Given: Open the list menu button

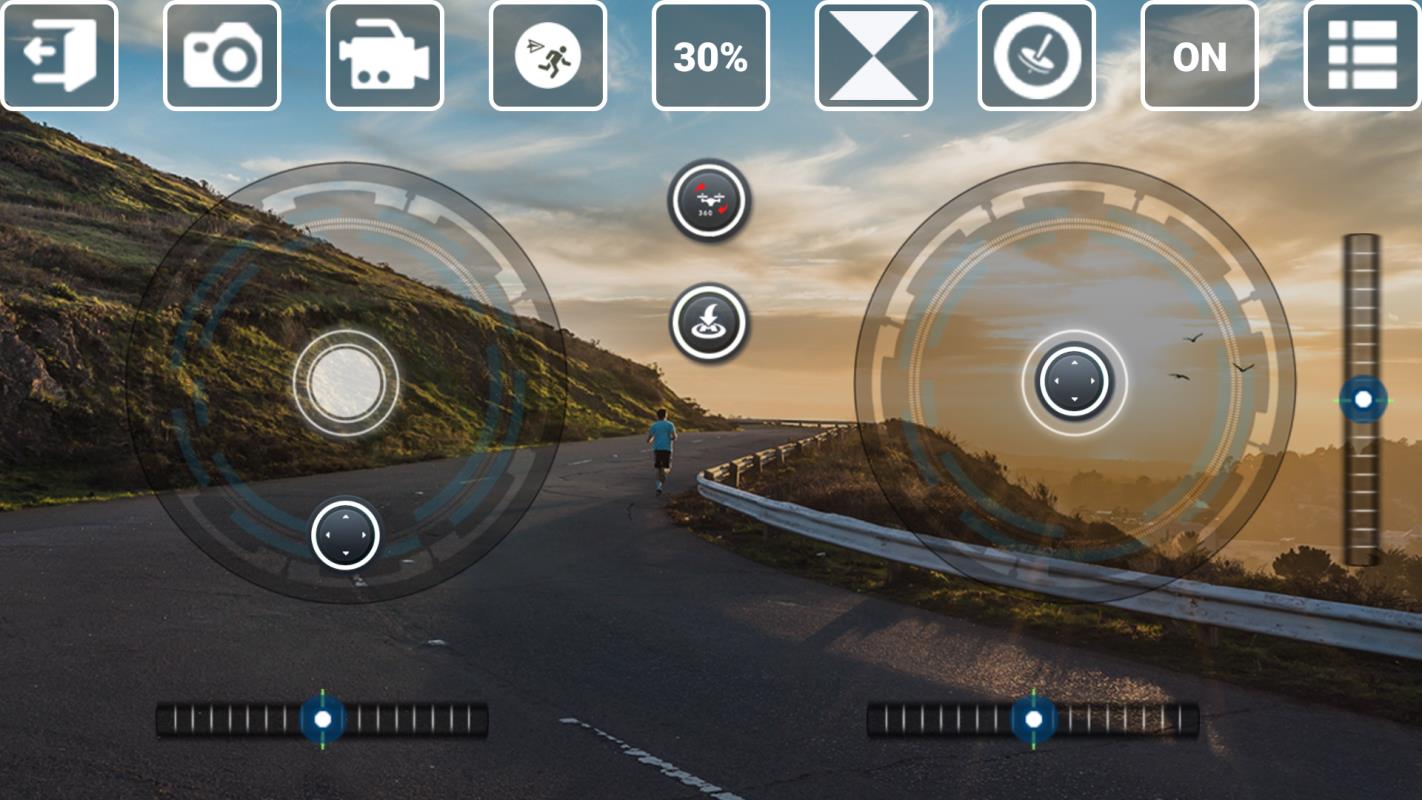Looking at the screenshot, I should click(x=1362, y=56).
